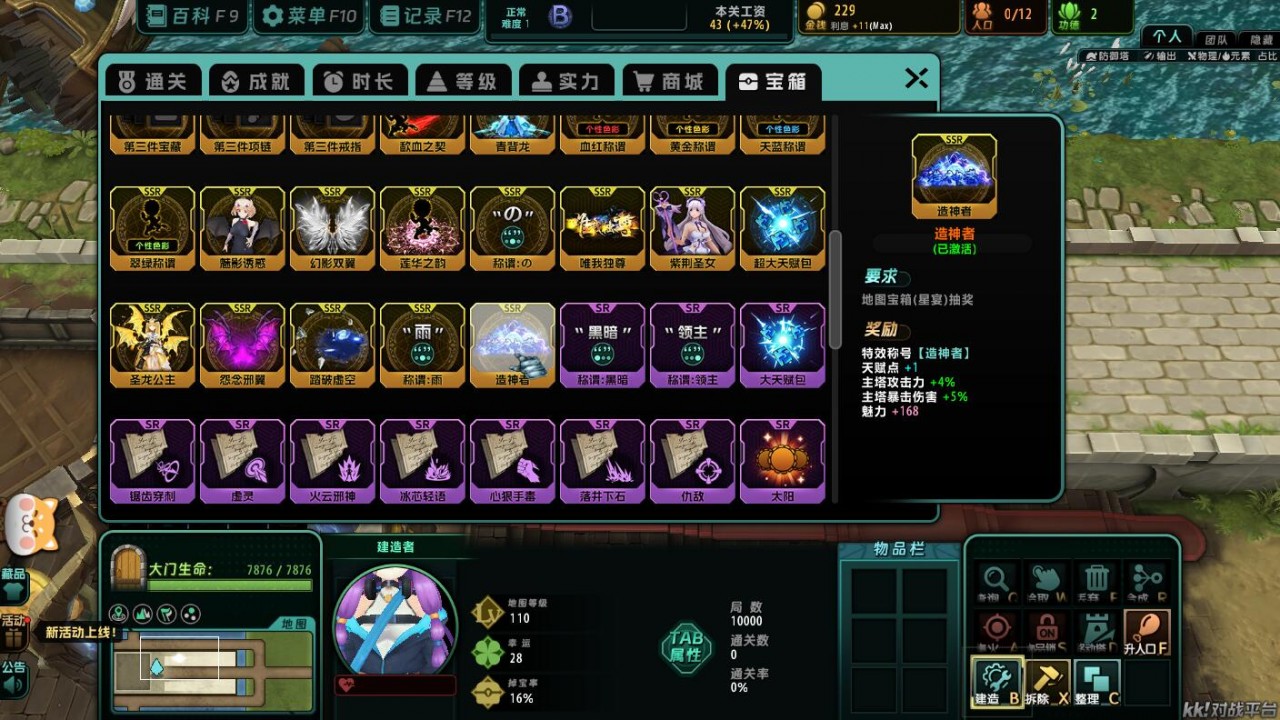
Task: Click the 集火 focus-fire target icon
Action: pos(996,628)
